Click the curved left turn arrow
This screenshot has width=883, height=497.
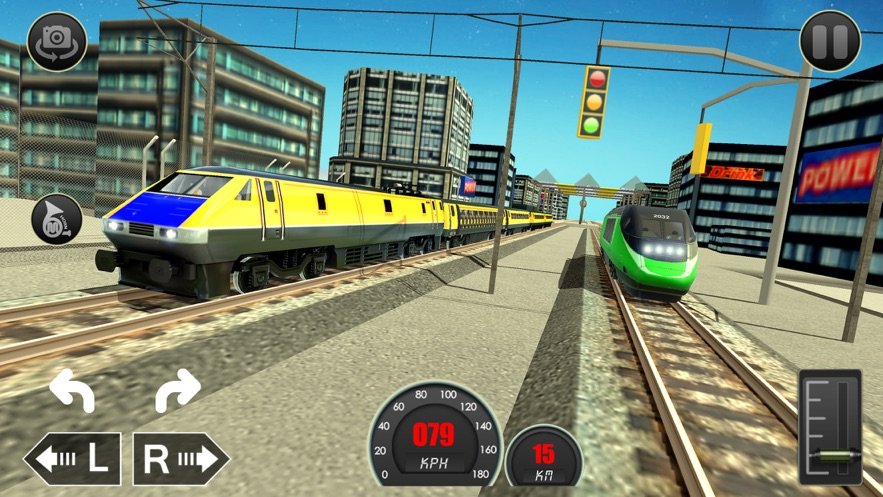(x=72, y=390)
